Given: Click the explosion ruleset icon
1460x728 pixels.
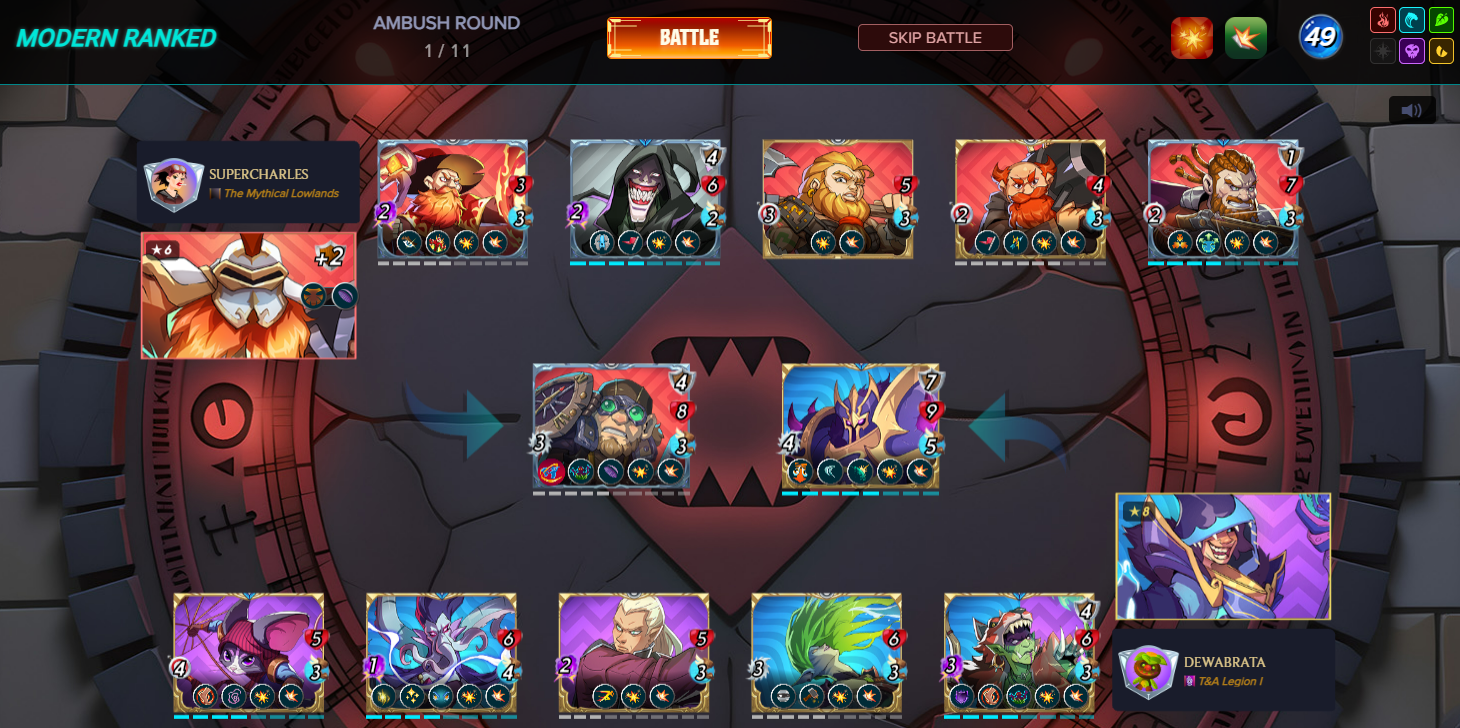Looking at the screenshot, I should pos(1192,37).
